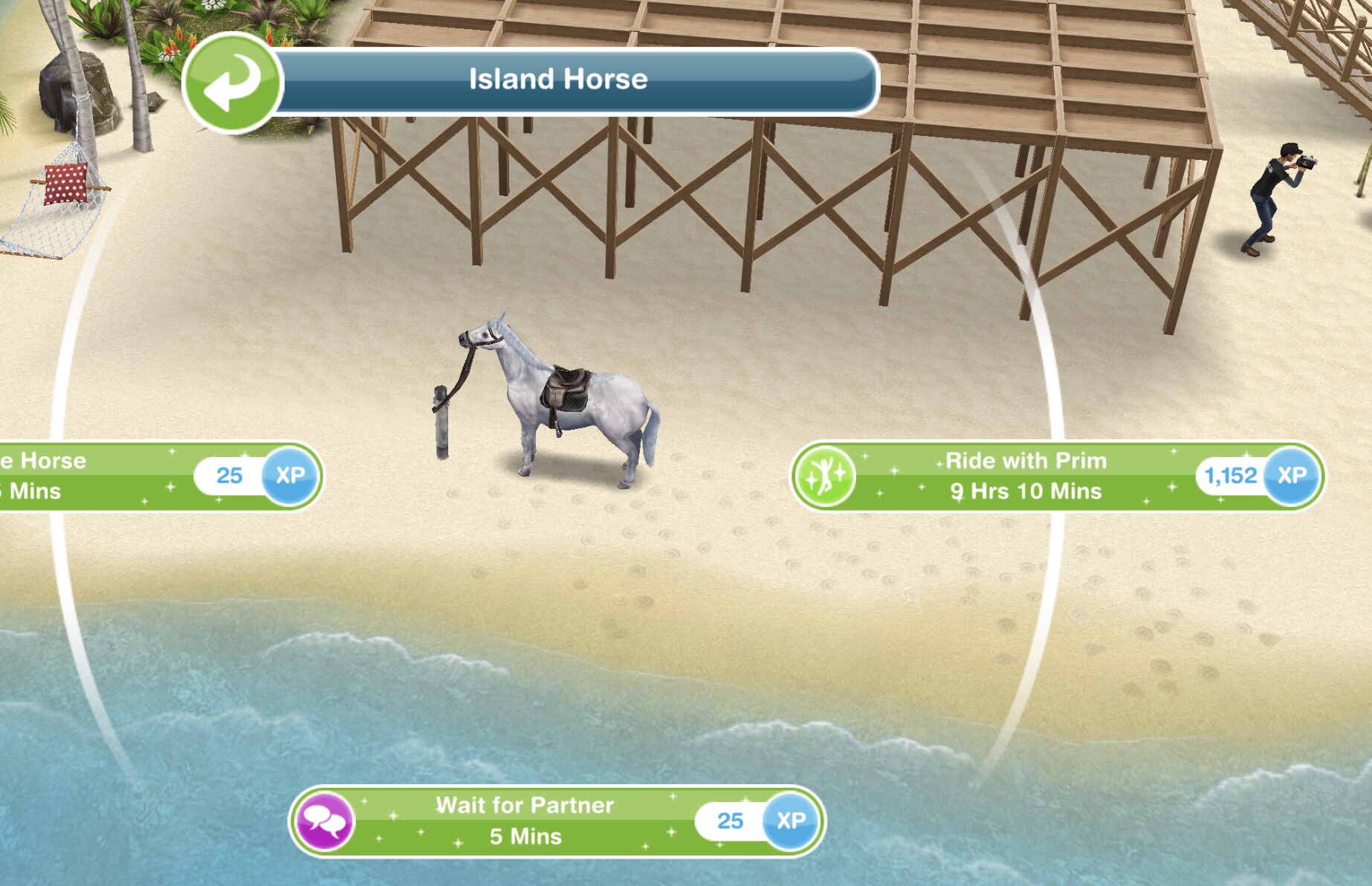This screenshot has width=1372, height=886.
Task: Click the 5 Mins duration under Wait for Partner
Action: point(530,838)
